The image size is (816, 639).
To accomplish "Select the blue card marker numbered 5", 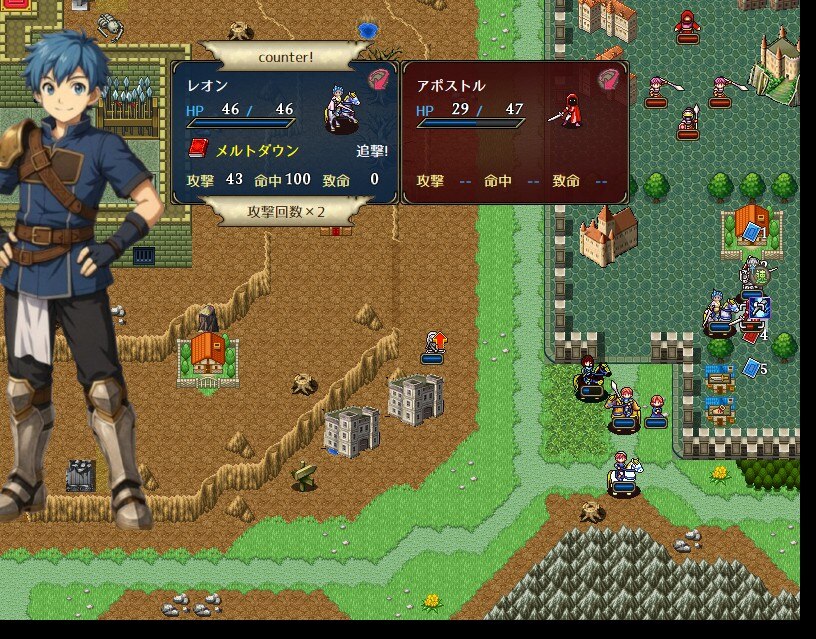I will [751, 368].
